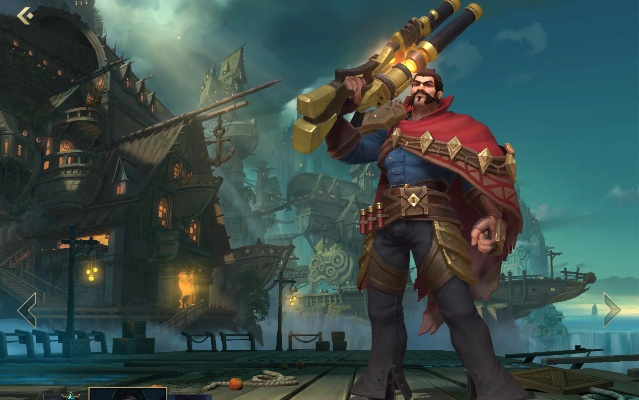639x400 pixels.
Task: Show the previous champion with left arrow
Action: pyautogui.click(x=27, y=309)
